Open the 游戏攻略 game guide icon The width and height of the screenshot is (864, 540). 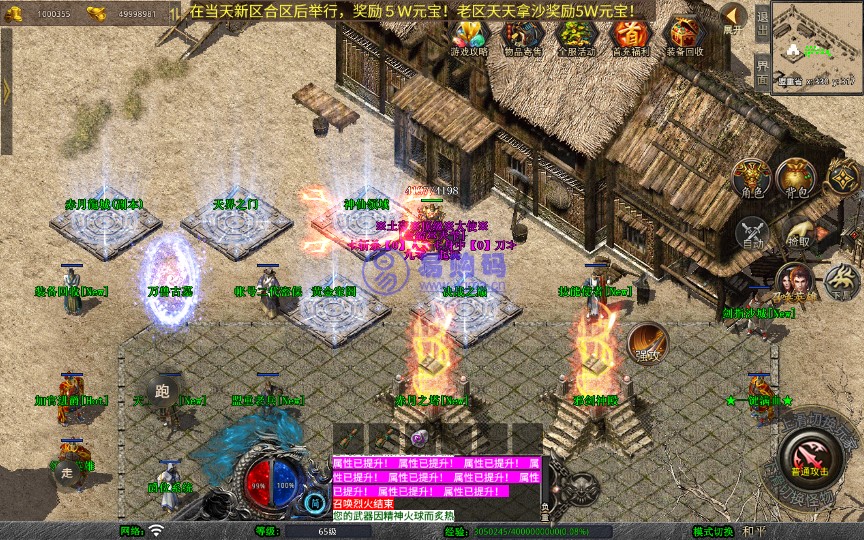[469, 36]
